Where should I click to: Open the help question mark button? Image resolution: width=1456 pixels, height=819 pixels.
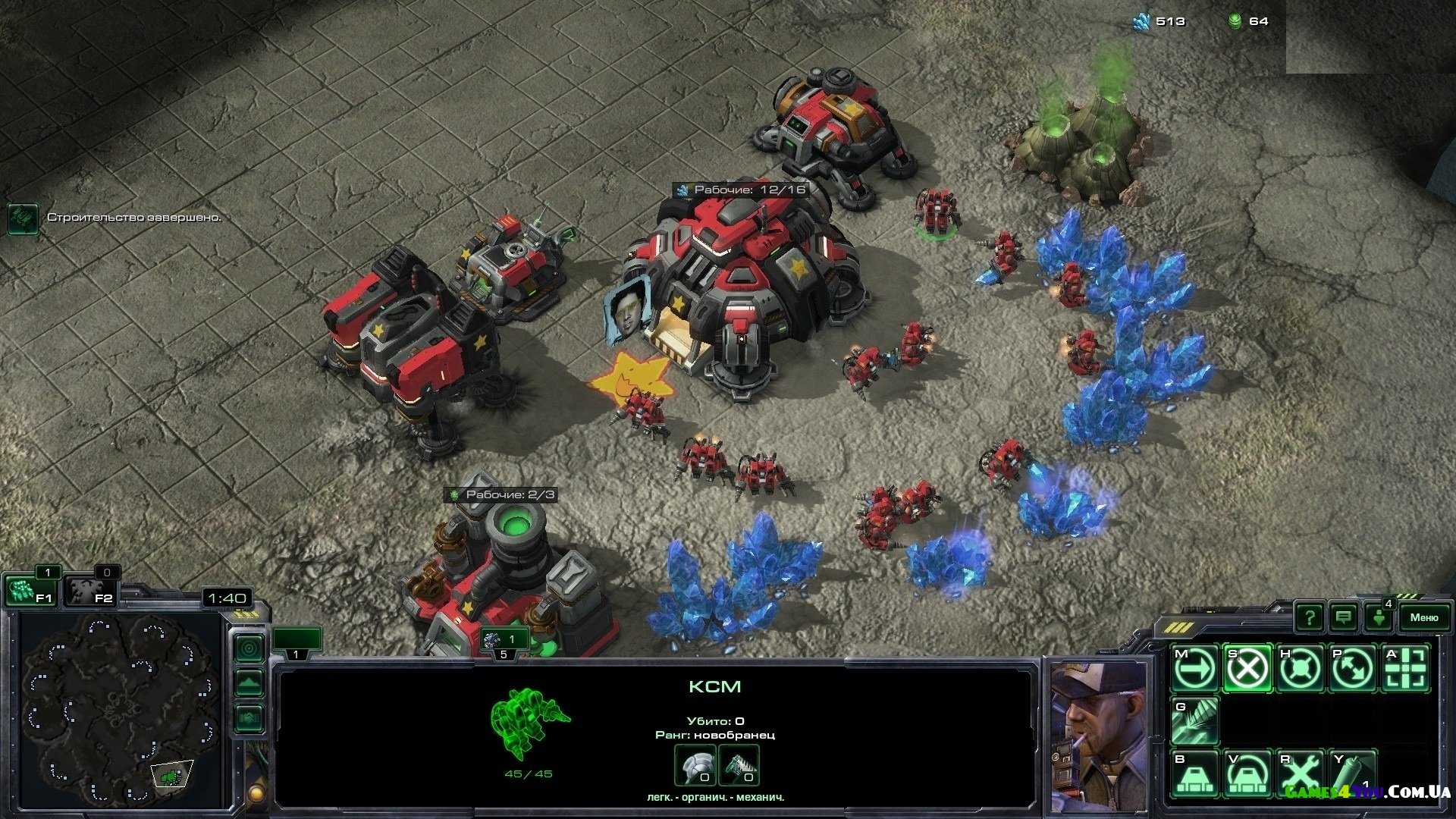[x=1309, y=617]
